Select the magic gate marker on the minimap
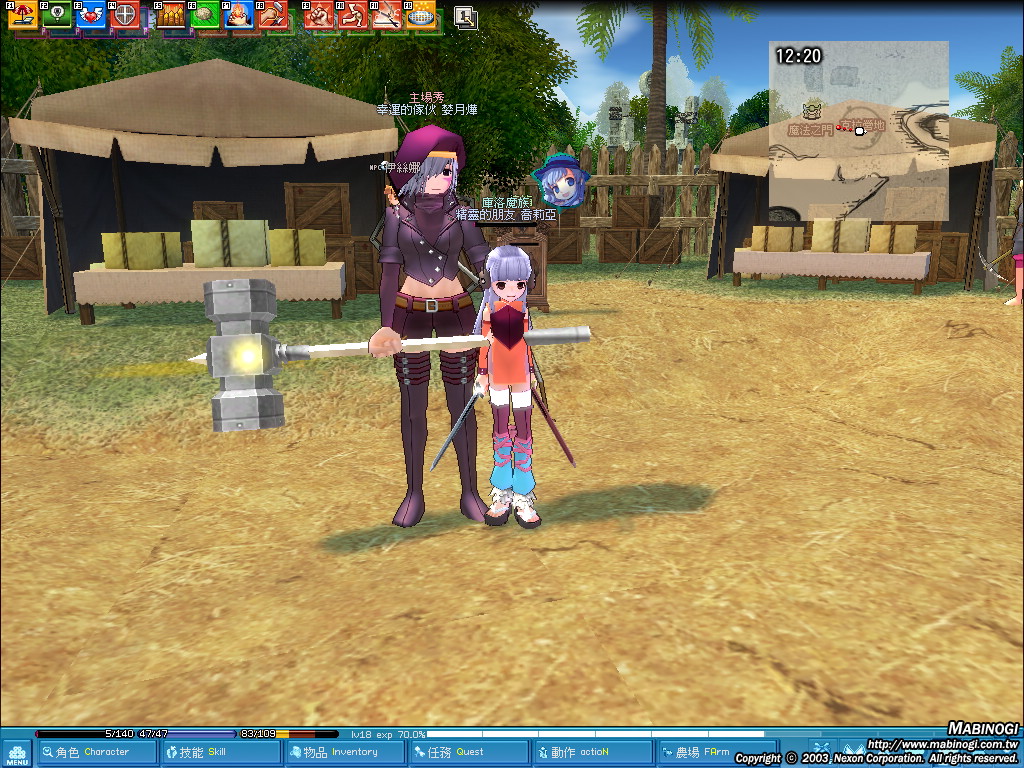Viewport: 1024px width, 768px height. tap(812, 107)
